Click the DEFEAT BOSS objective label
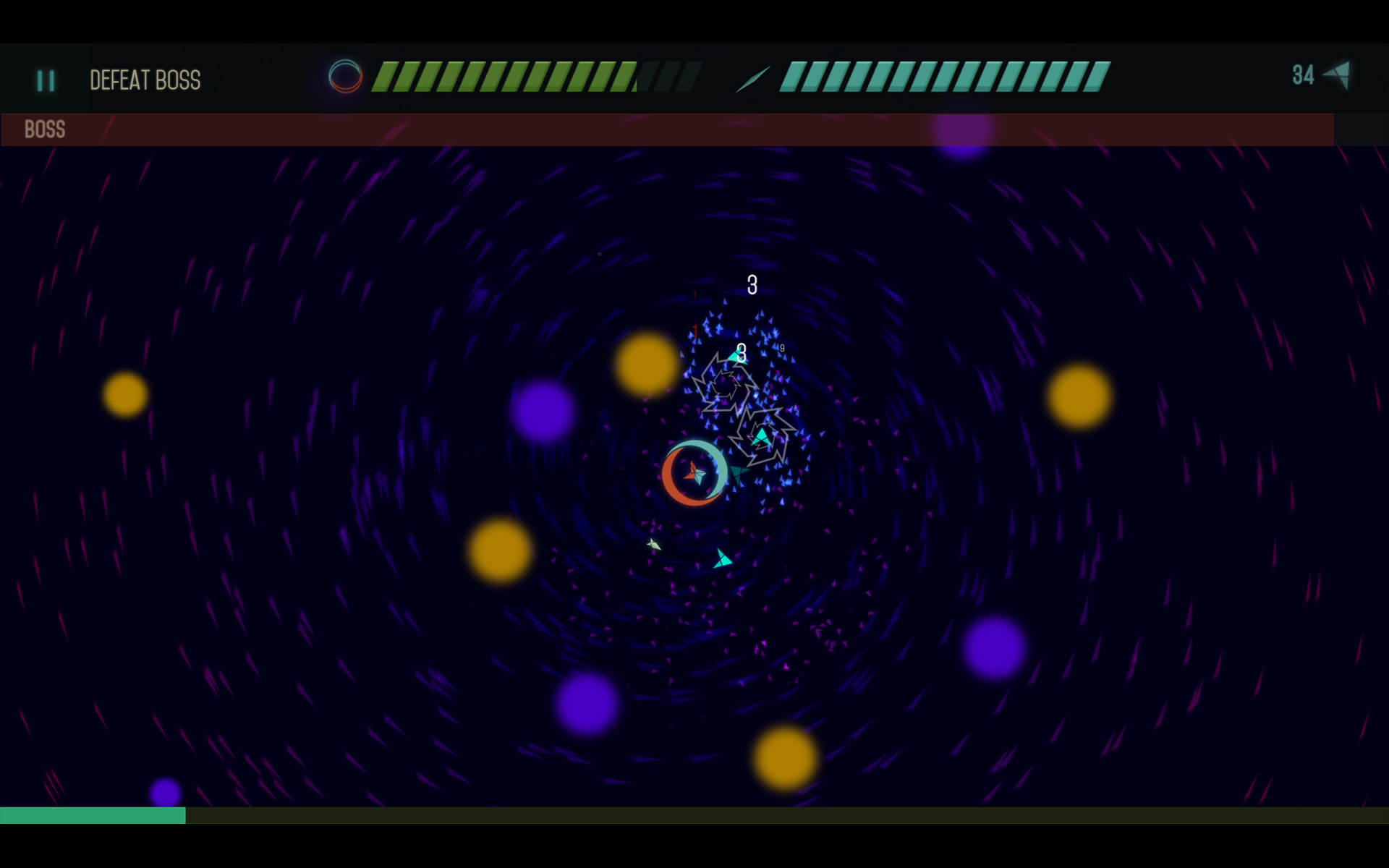 [145, 80]
